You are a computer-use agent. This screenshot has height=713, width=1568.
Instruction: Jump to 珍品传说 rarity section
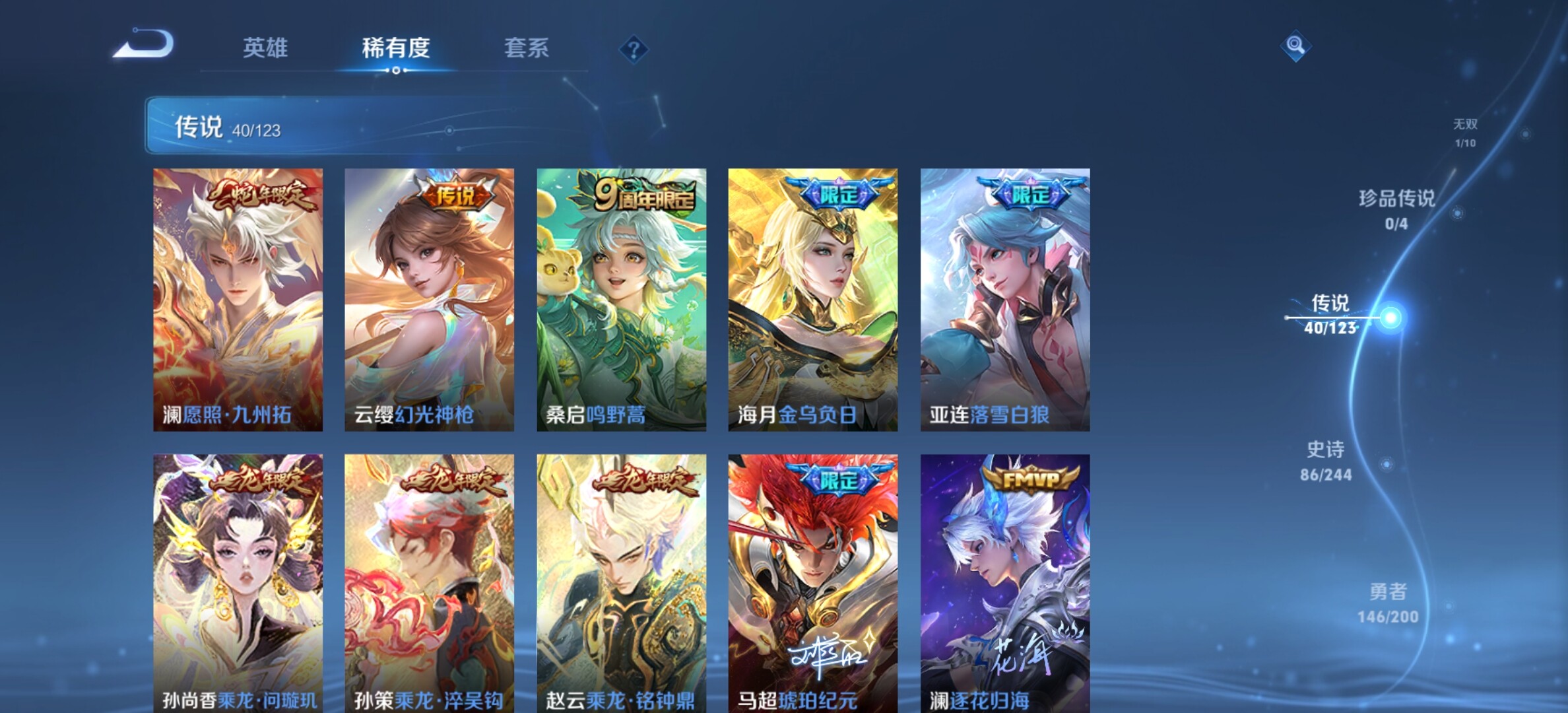(1396, 209)
